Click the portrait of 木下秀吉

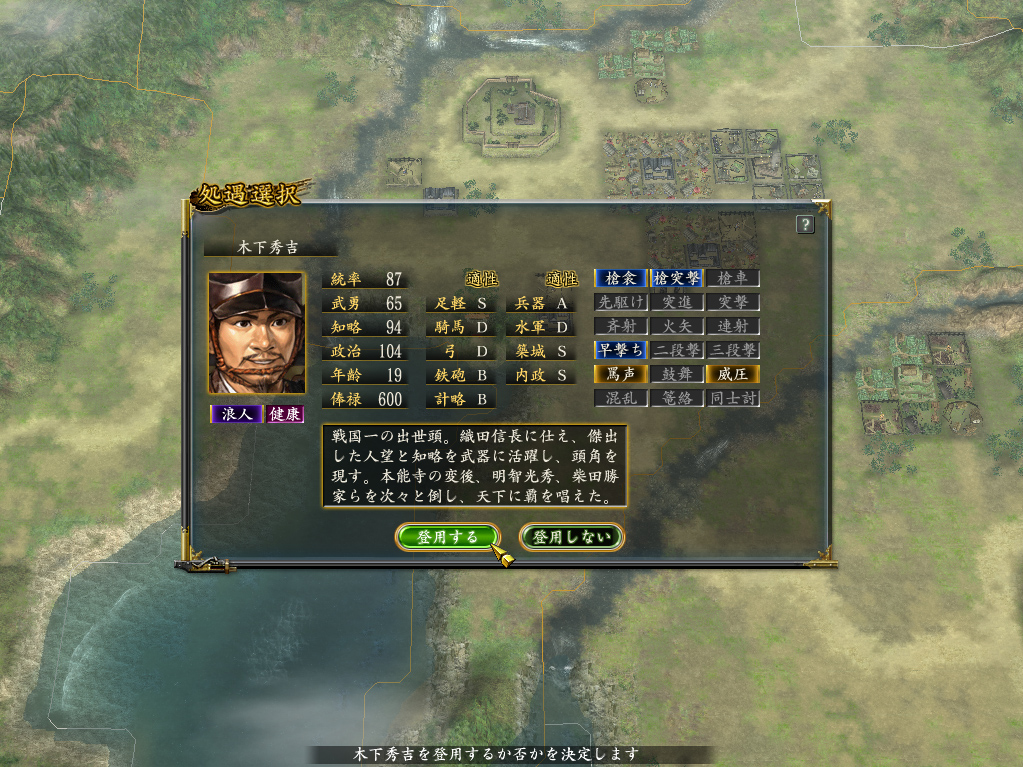(256, 333)
